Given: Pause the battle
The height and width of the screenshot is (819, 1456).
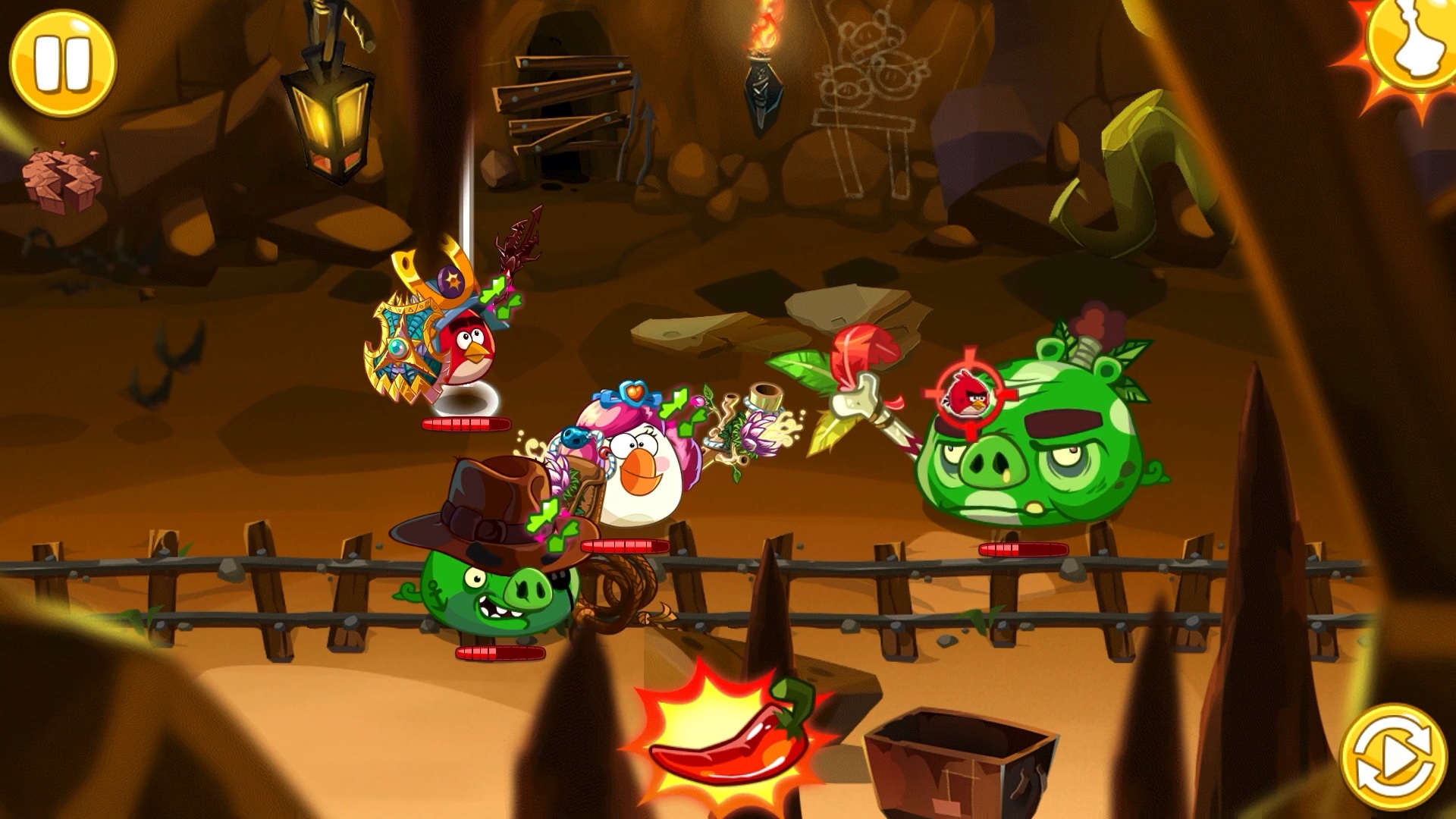Looking at the screenshot, I should 63,62.
